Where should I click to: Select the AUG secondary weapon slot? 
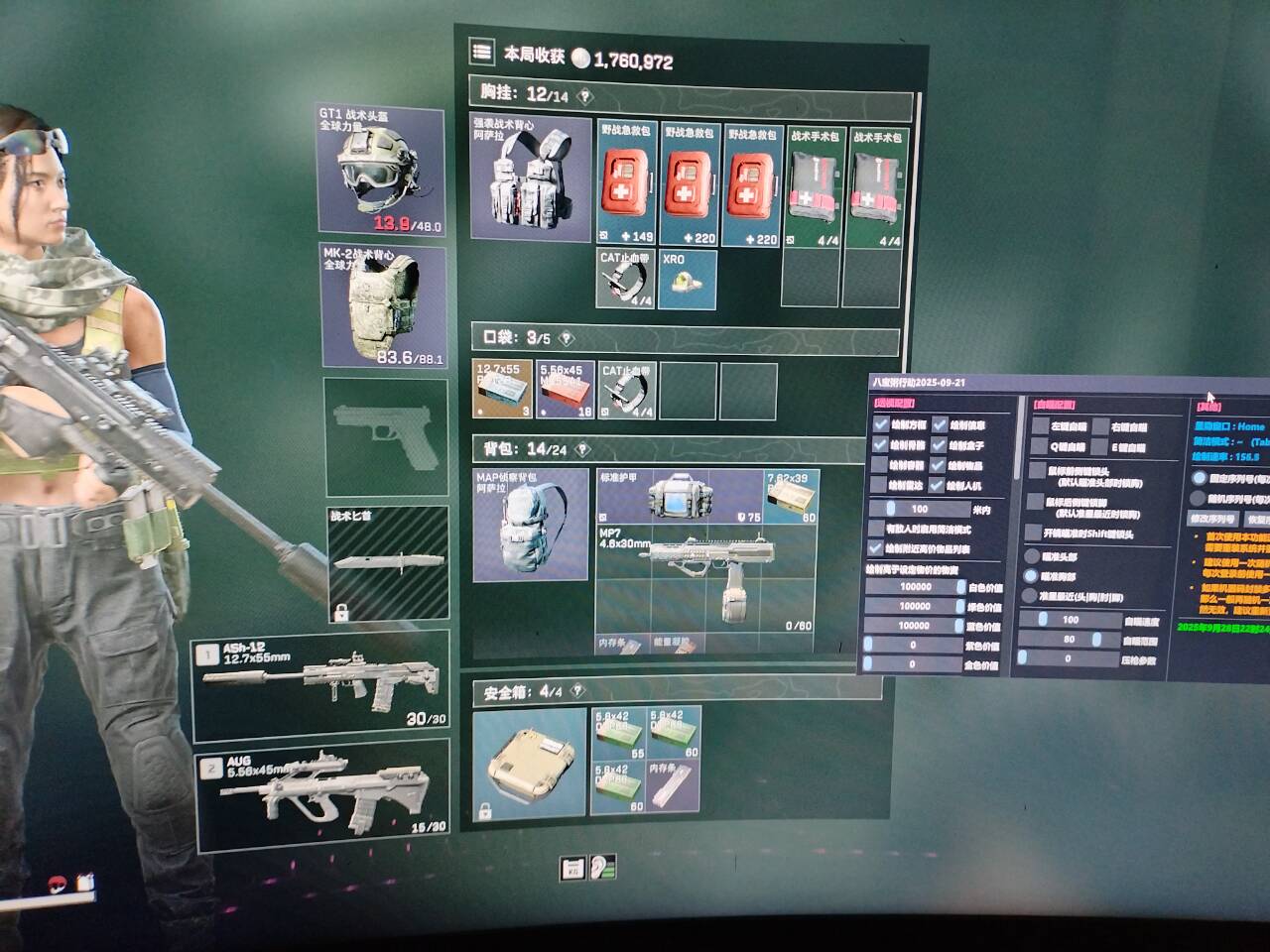[323, 795]
